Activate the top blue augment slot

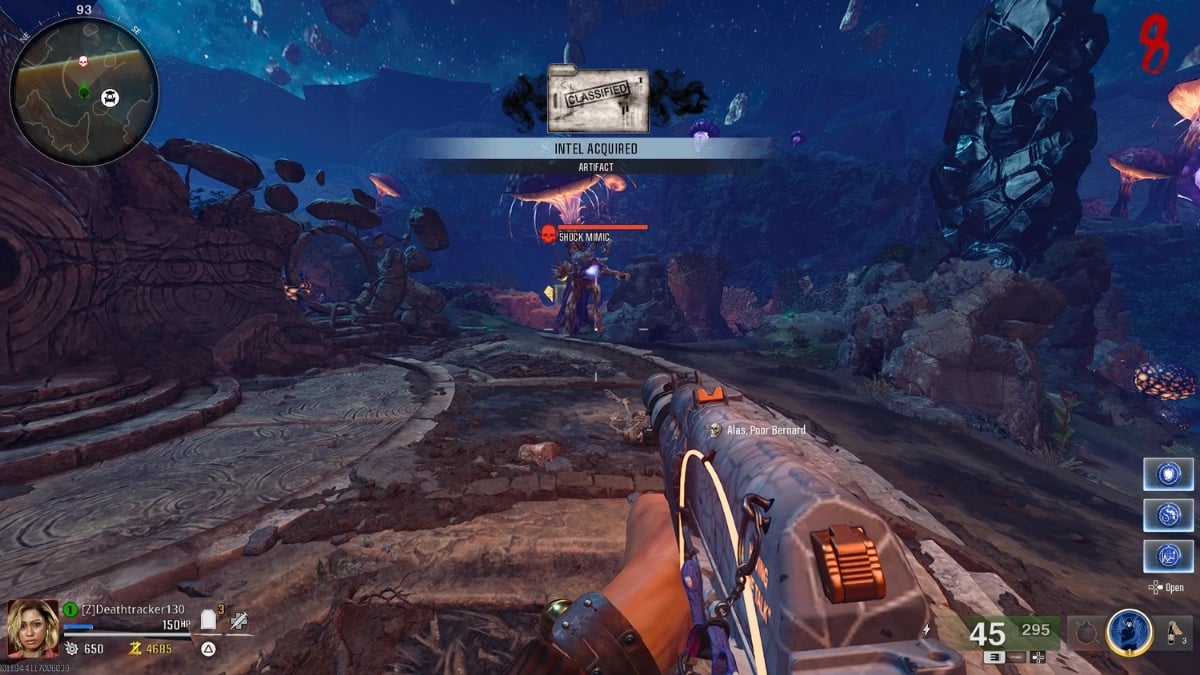coord(1168,474)
